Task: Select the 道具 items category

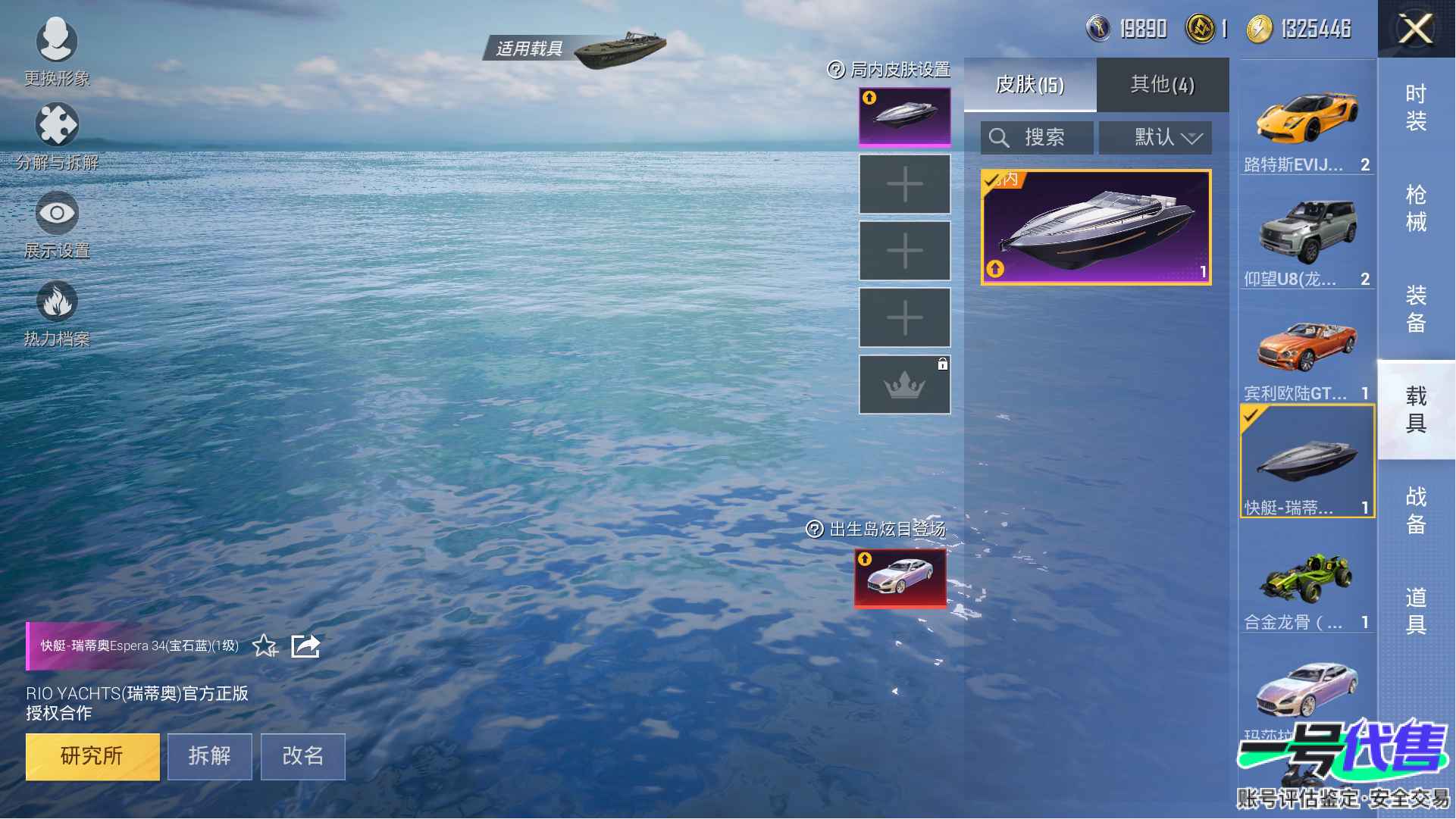Action: tap(1415, 611)
